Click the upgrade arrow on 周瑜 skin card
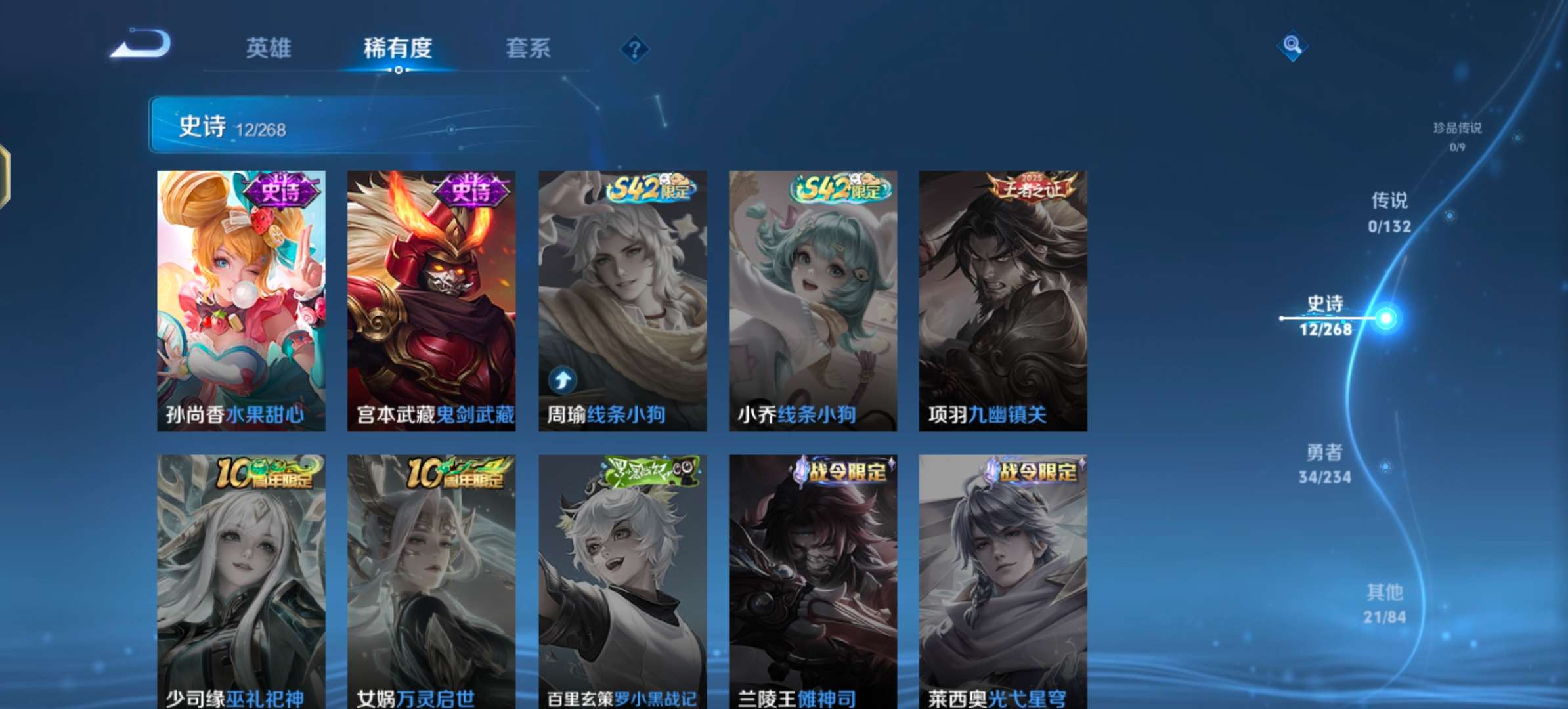 [563, 380]
